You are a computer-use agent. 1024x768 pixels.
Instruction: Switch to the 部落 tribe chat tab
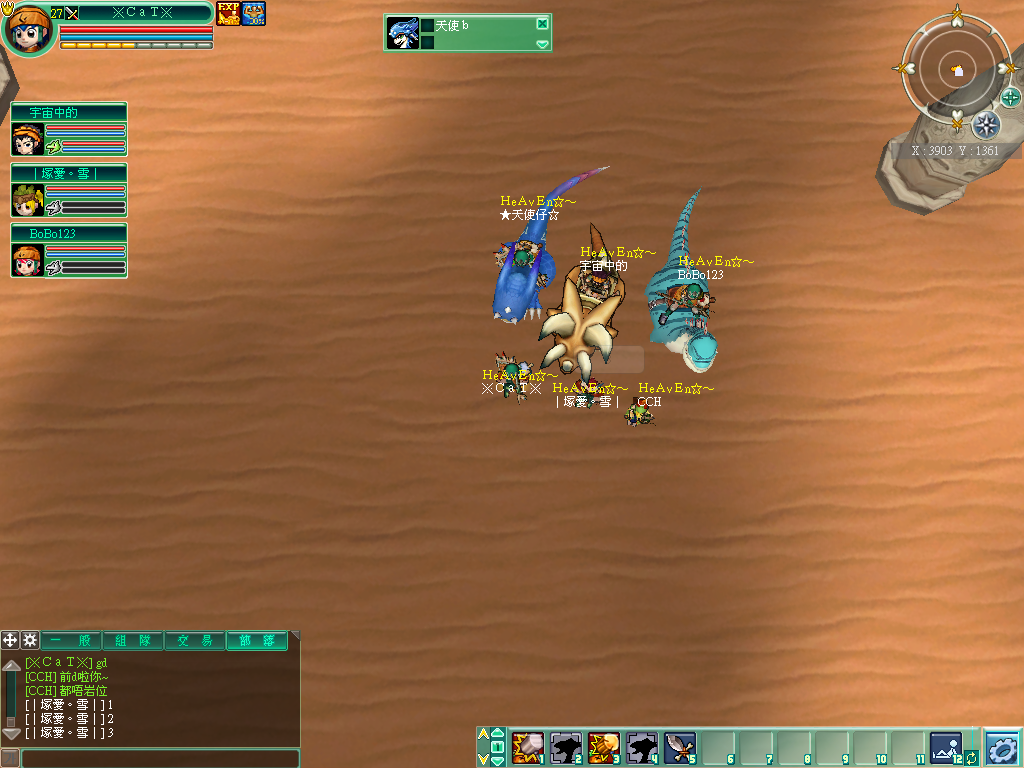click(x=256, y=640)
